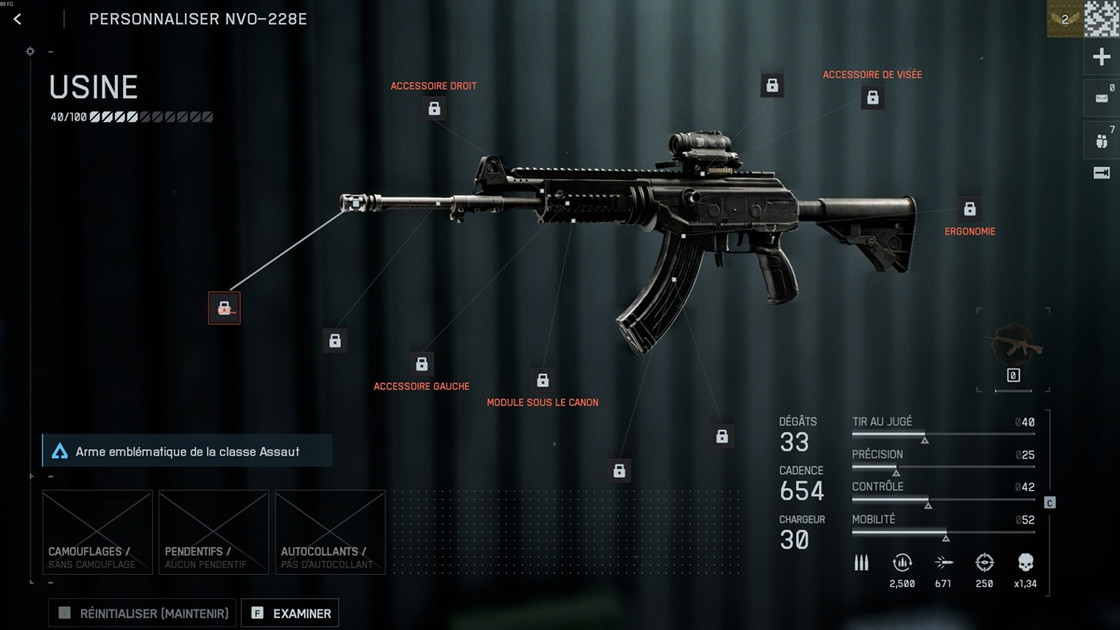Open the Camouflages customization tile
Viewport: 1120px width, 630px height.
click(x=97, y=532)
